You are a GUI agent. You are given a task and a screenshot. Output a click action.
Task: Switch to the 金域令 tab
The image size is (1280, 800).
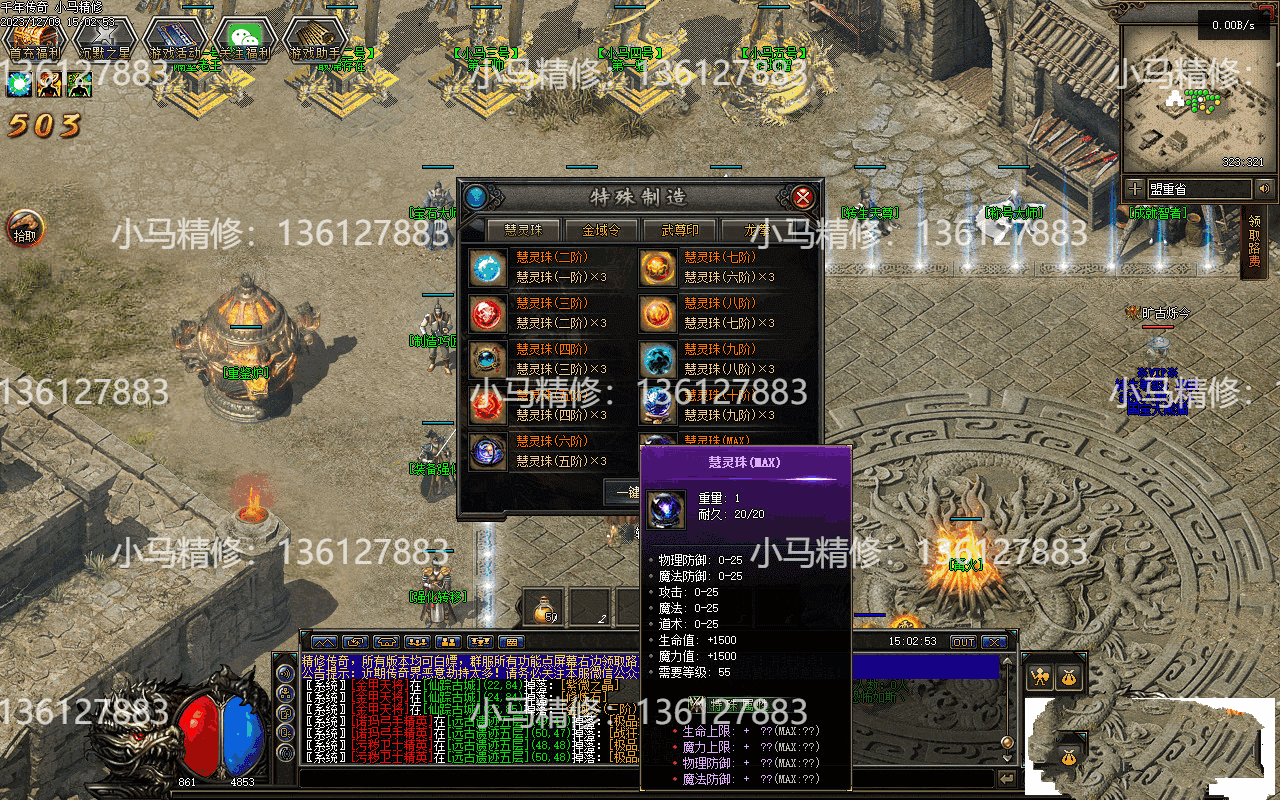(x=601, y=229)
